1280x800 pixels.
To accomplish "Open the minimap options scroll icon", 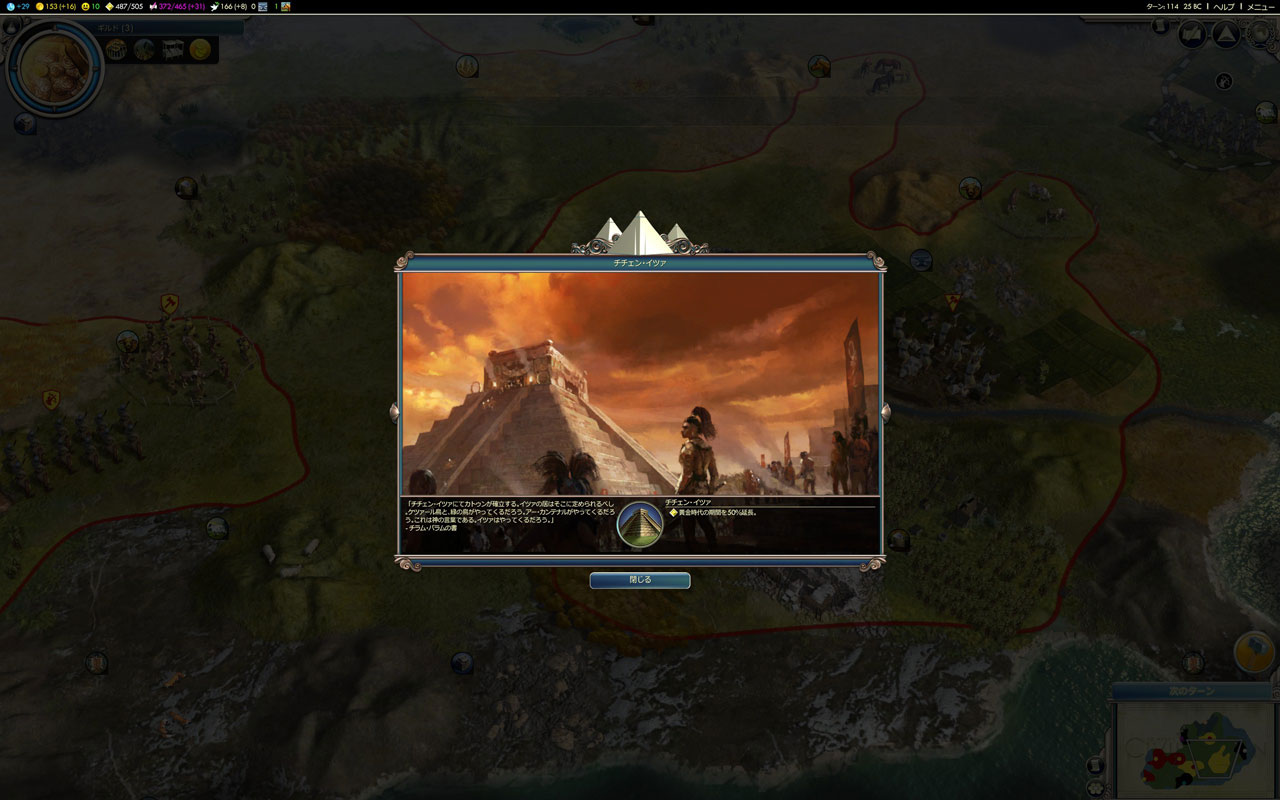I will 1096,766.
